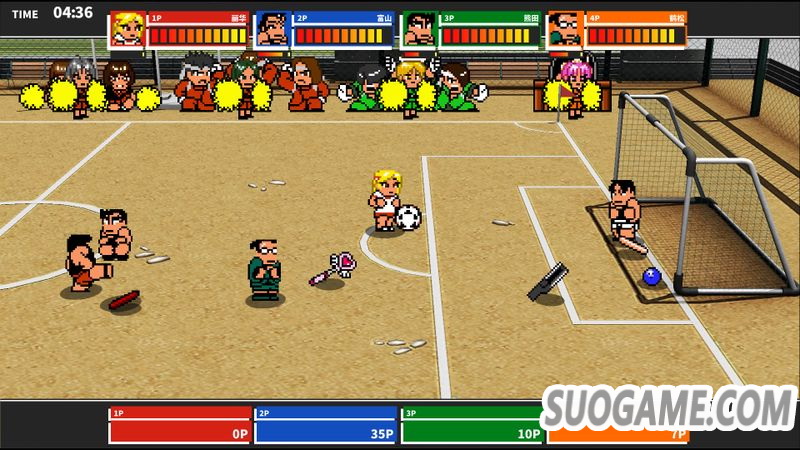Select the 3P green-framed character portrait
The image size is (800, 450).
click(419, 29)
